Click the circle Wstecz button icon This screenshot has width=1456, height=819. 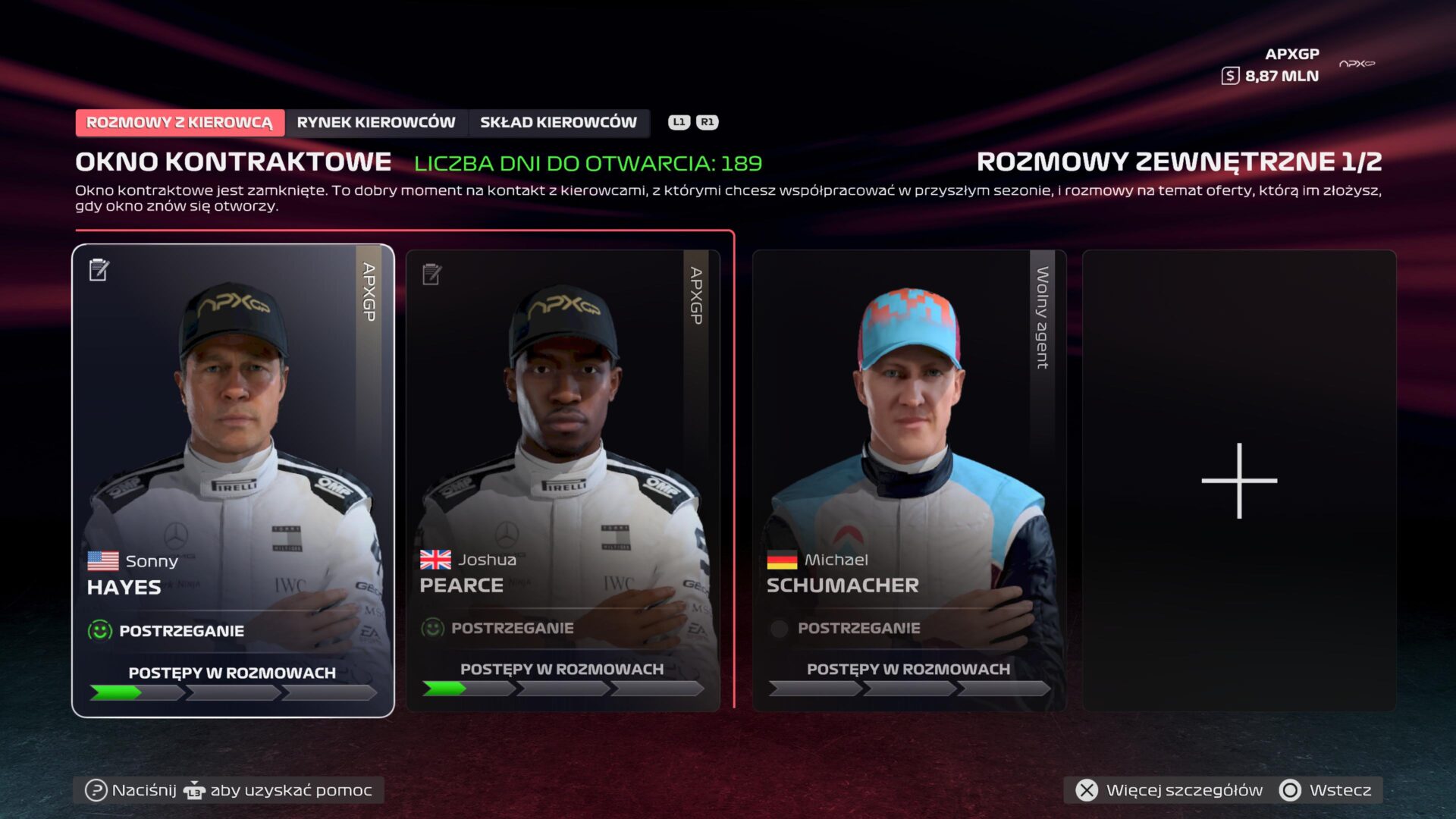pos(1291,790)
